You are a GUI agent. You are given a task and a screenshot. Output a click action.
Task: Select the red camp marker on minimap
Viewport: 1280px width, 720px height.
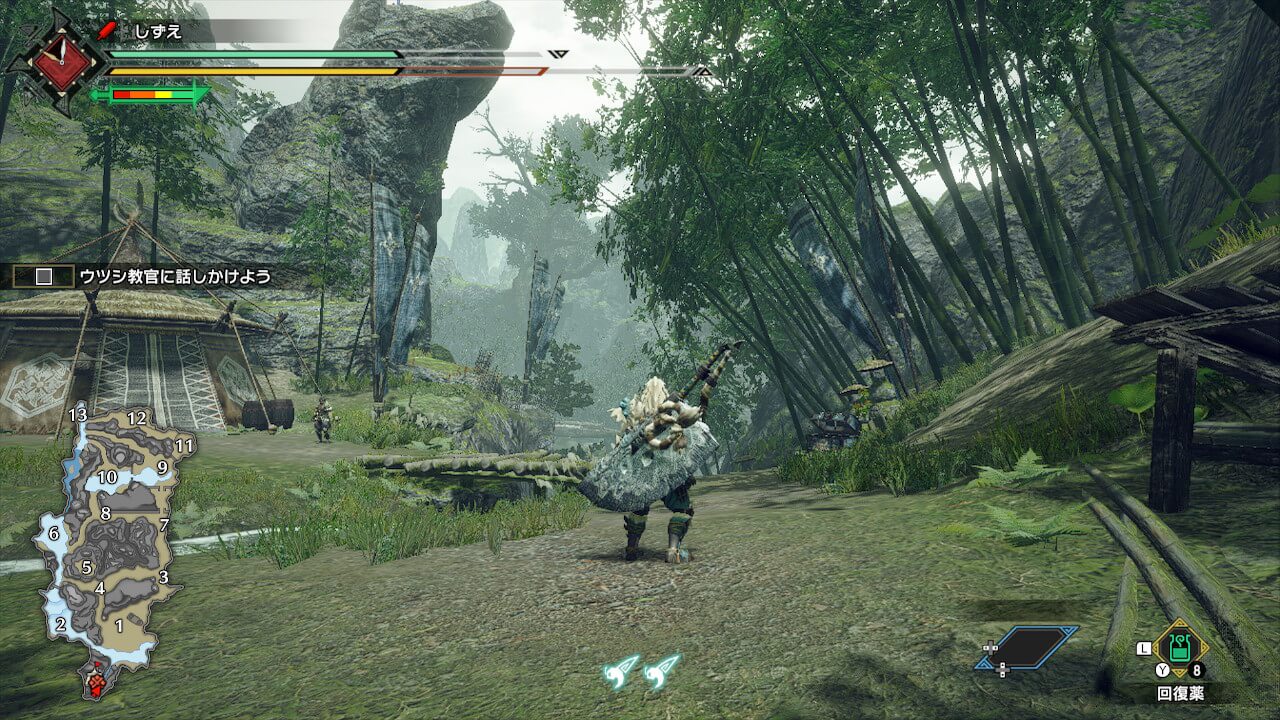pos(97,684)
